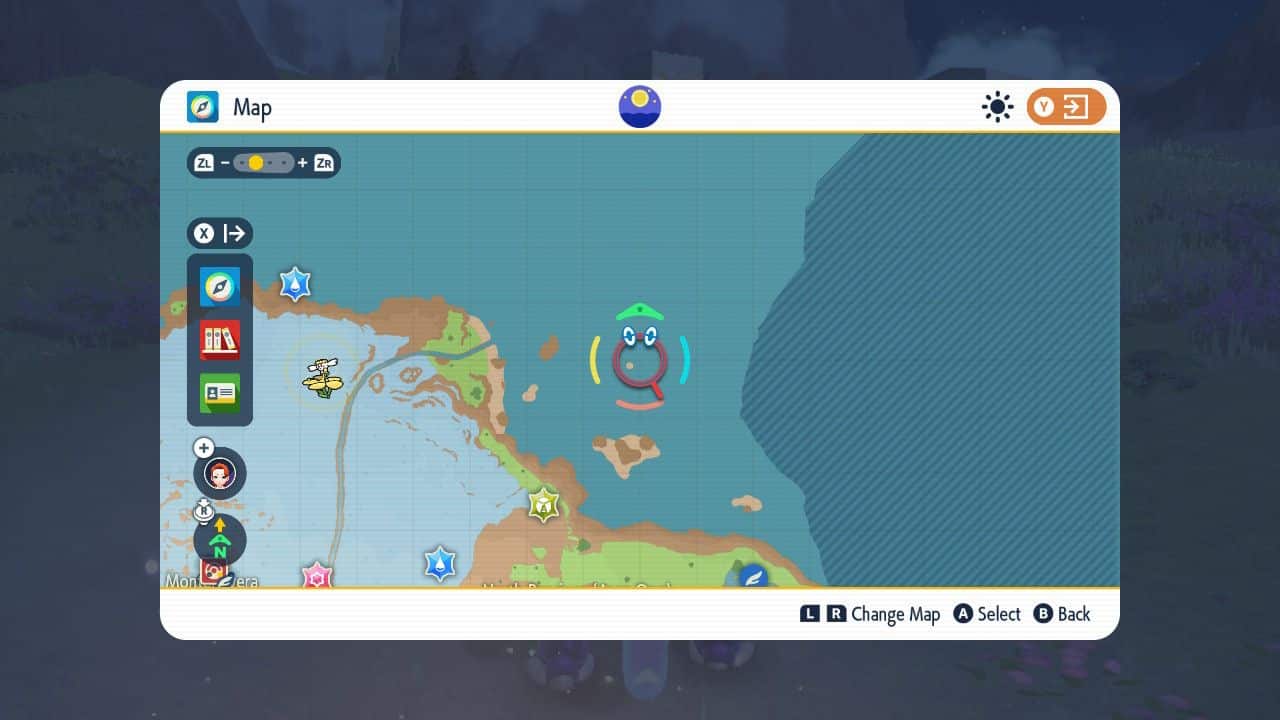Select the yellow-green Tera Raid crystal
This screenshot has width=1280, height=720.
click(x=543, y=504)
